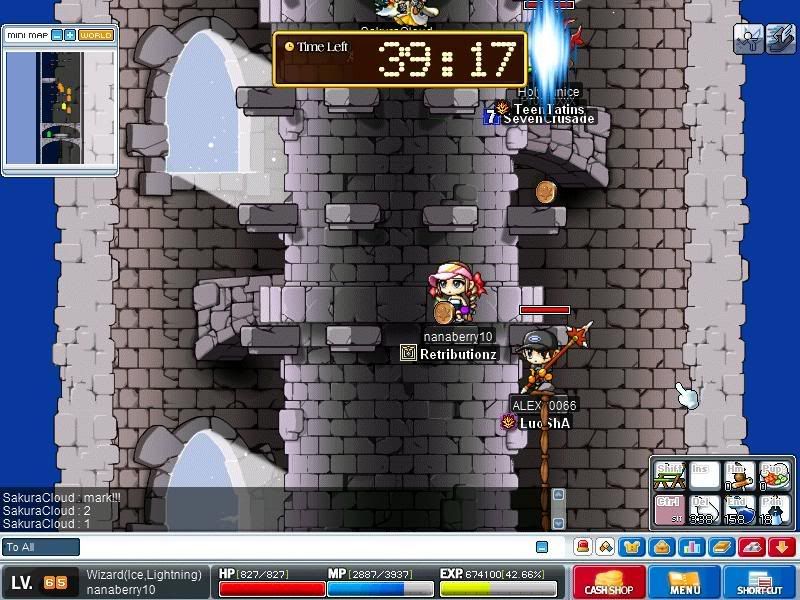Screen dimensions: 800x600
Task: Open the game Menu
Action: click(x=685, y=581)
